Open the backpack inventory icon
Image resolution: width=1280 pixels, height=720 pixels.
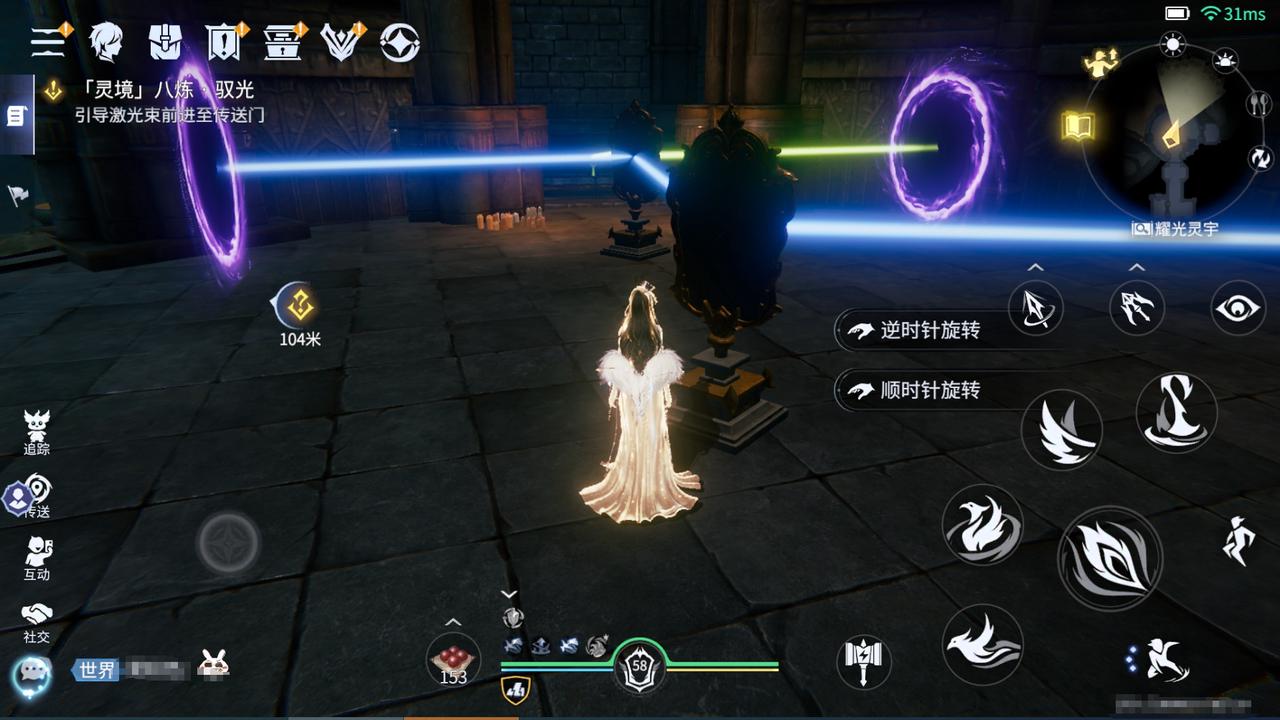pos(165,42)
